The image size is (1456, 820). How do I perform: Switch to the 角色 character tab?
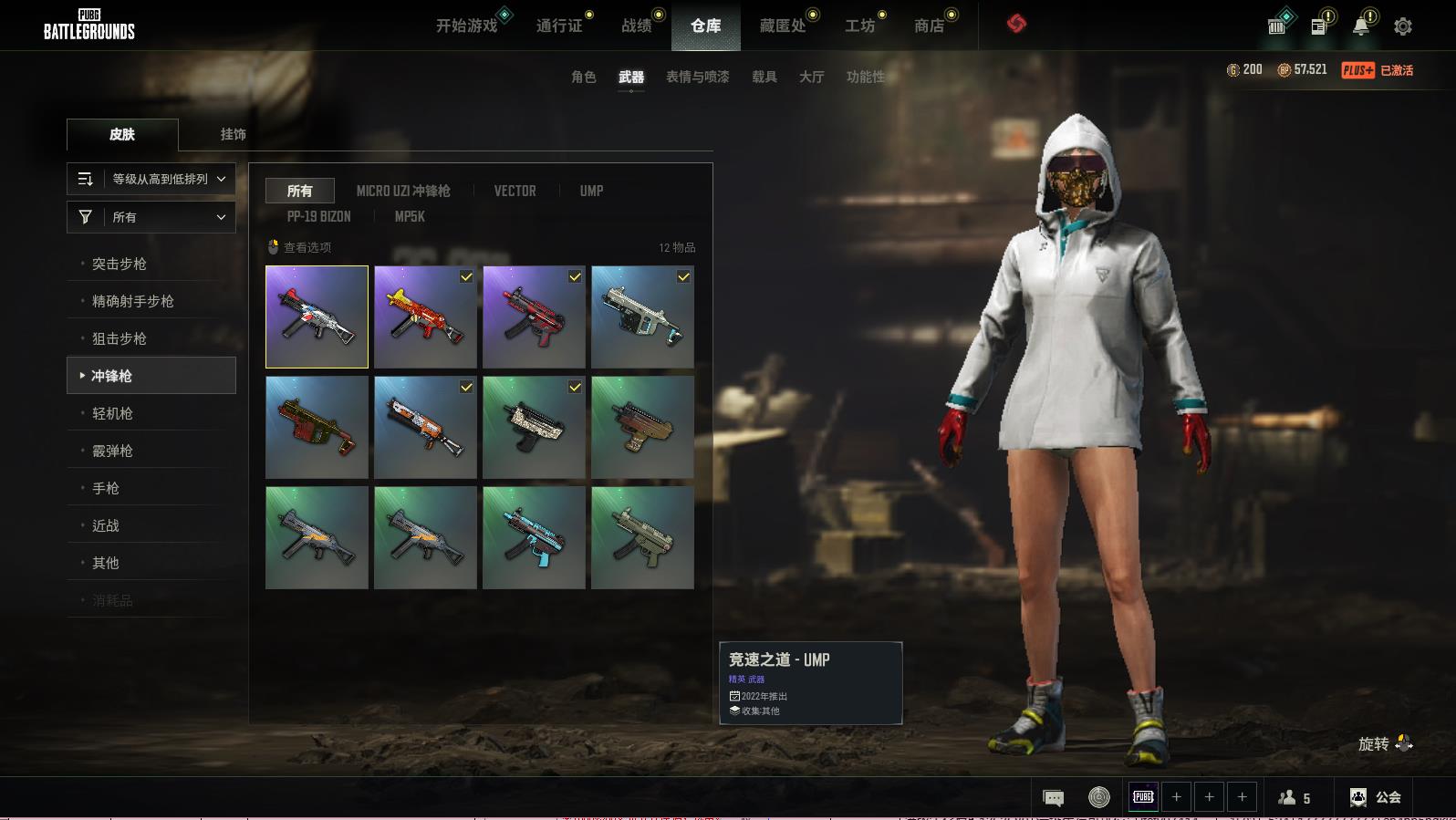[583, 77]
